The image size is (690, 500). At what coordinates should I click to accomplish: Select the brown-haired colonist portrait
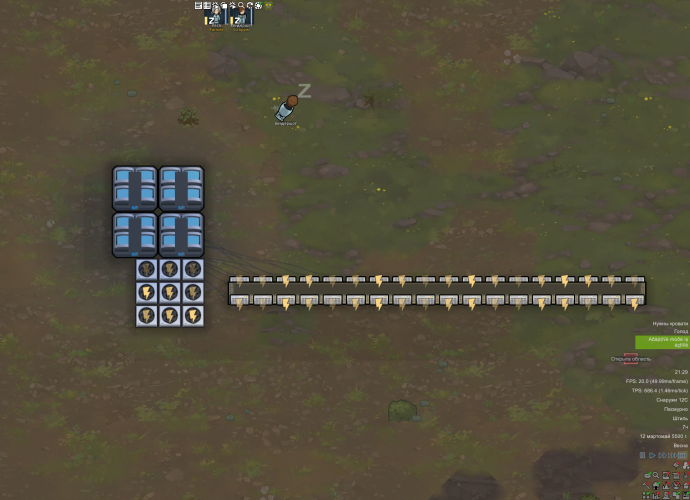point(240,19)
